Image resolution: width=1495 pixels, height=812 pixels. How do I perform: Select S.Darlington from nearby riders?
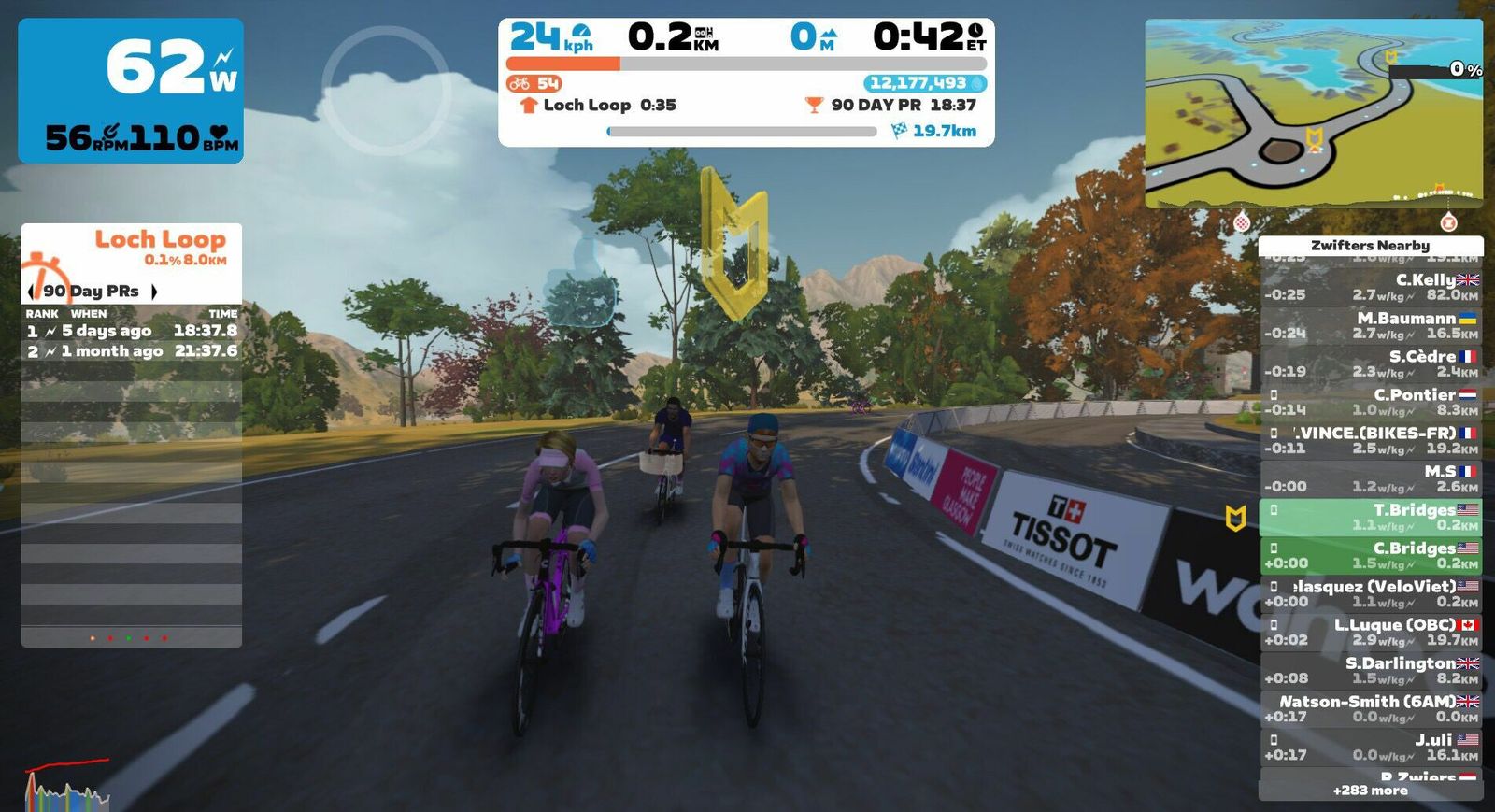[x=1371, y=670]
